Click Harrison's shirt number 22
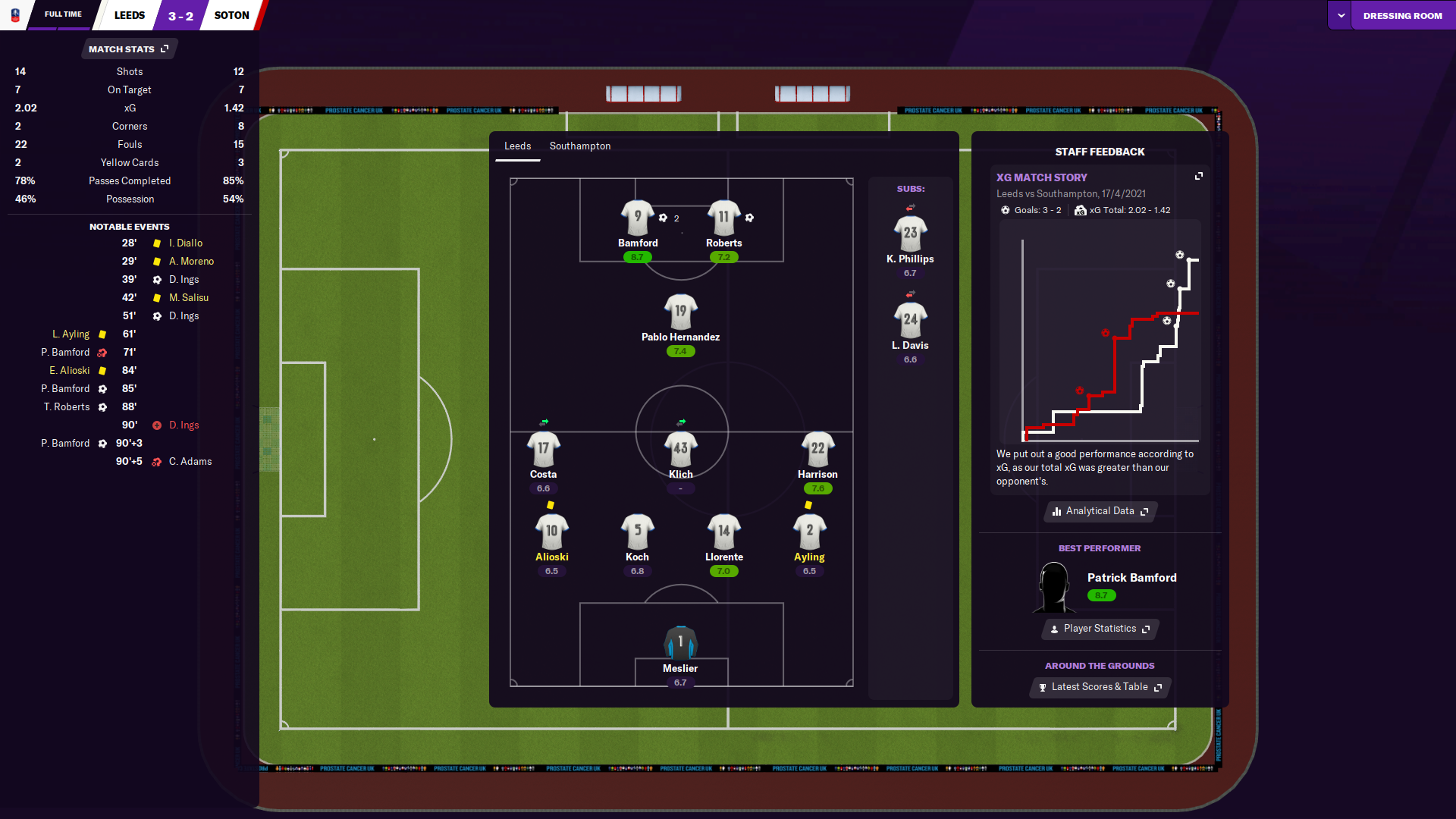 [x=817, y=449]
